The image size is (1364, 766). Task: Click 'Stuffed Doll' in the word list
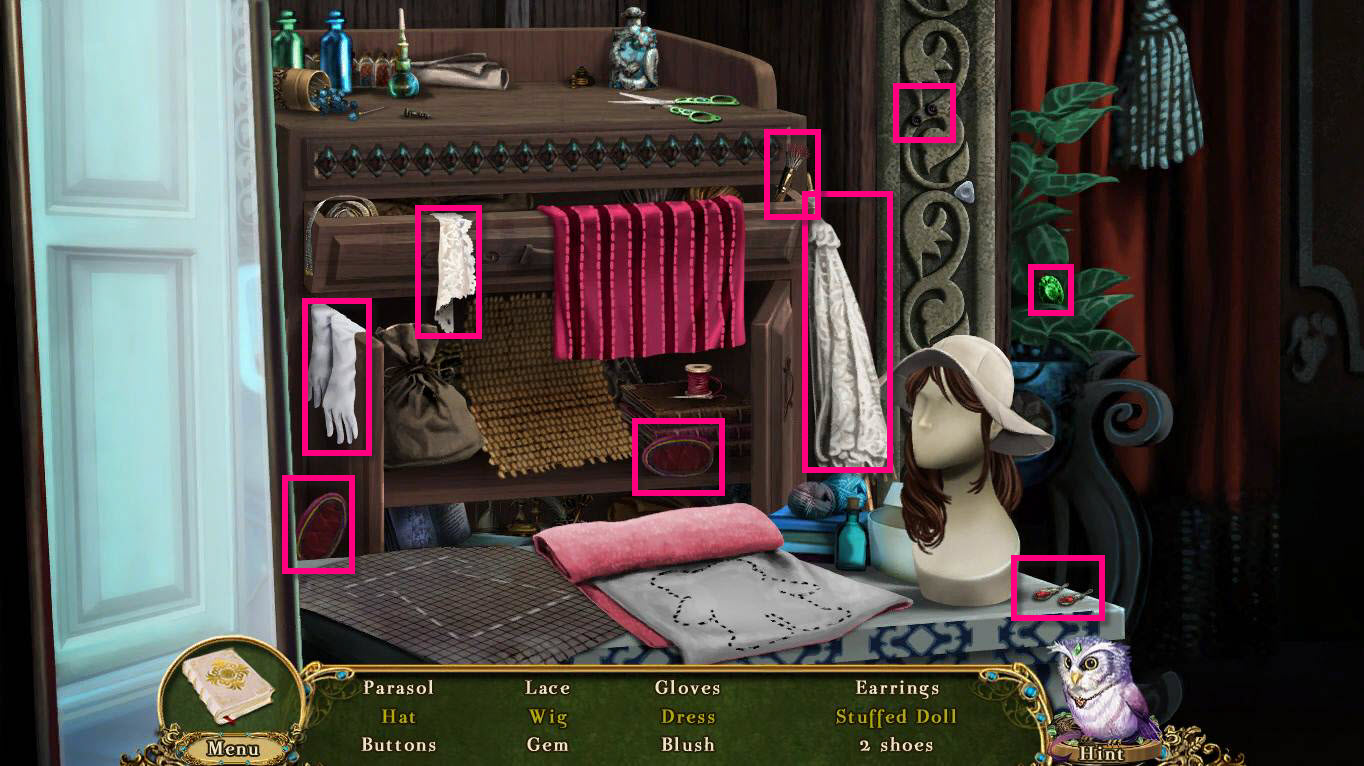pyautogui.click(x=895, y=717)
